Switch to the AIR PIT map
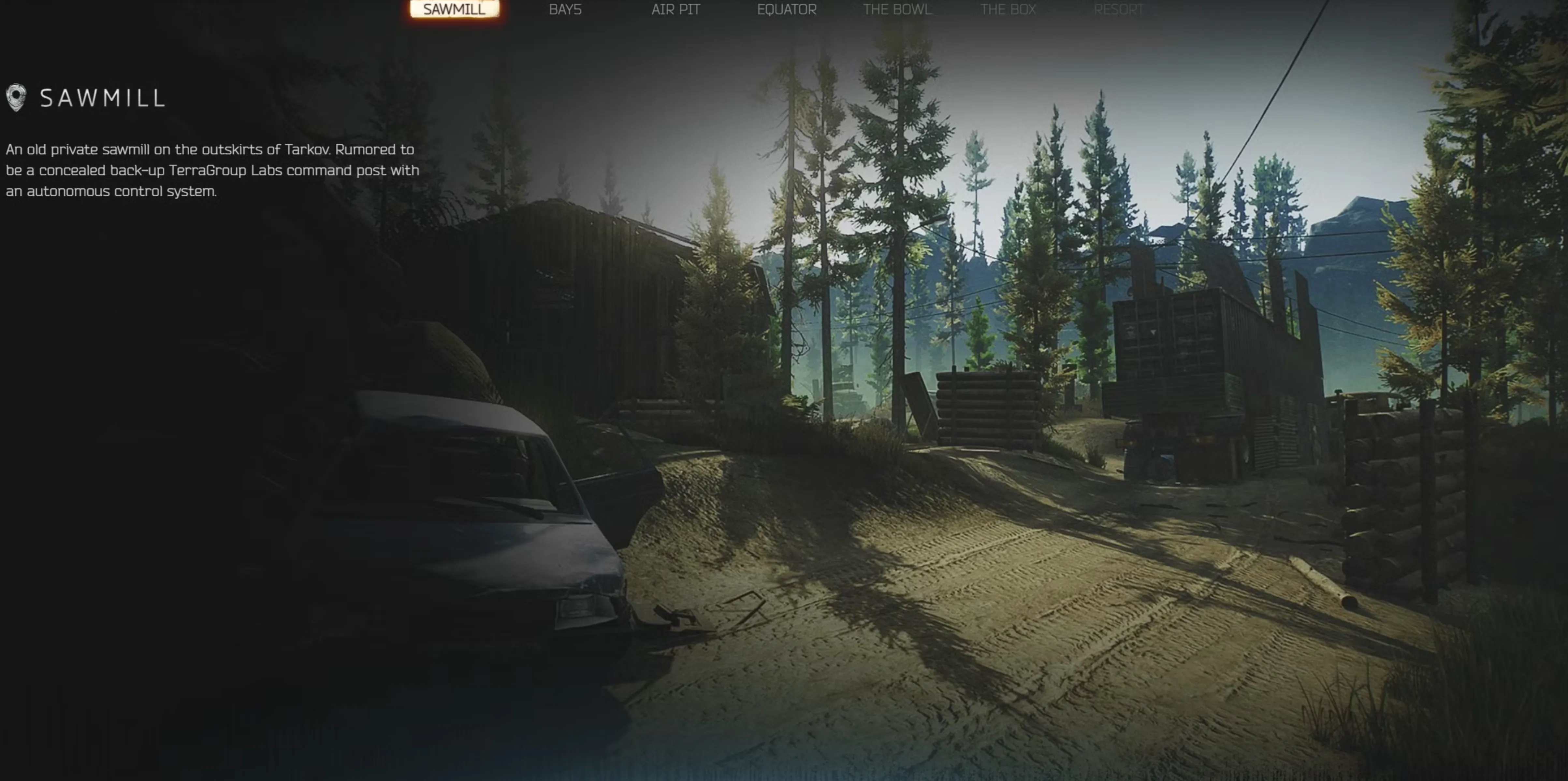 point(675,10)
